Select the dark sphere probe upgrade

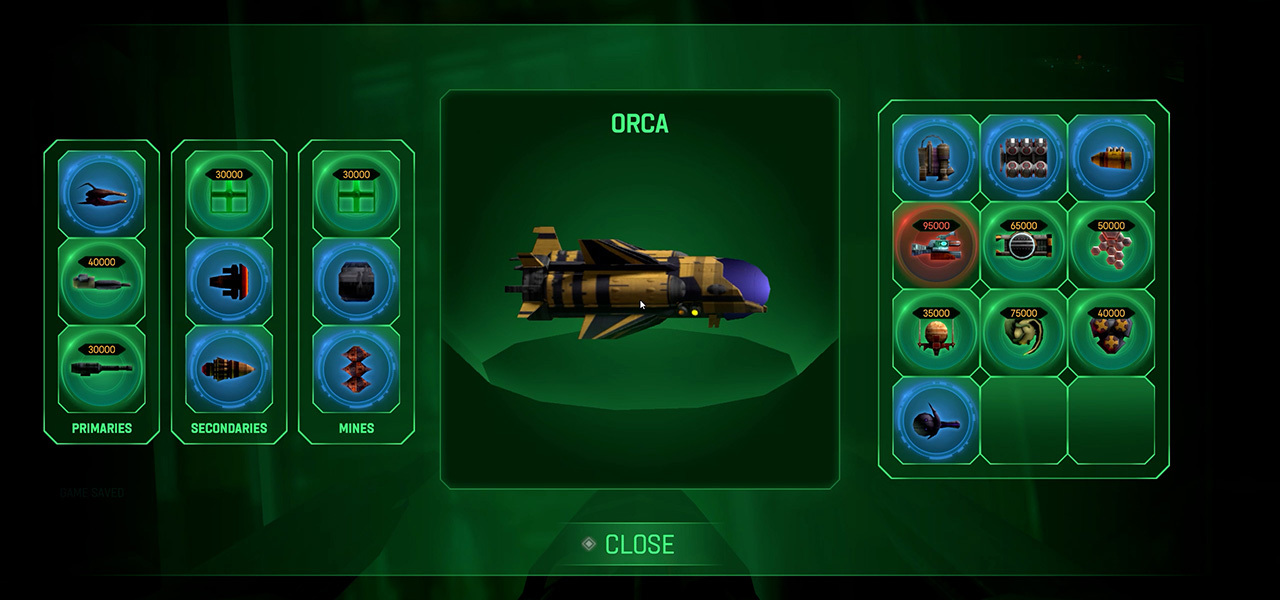tap(936, 421)
